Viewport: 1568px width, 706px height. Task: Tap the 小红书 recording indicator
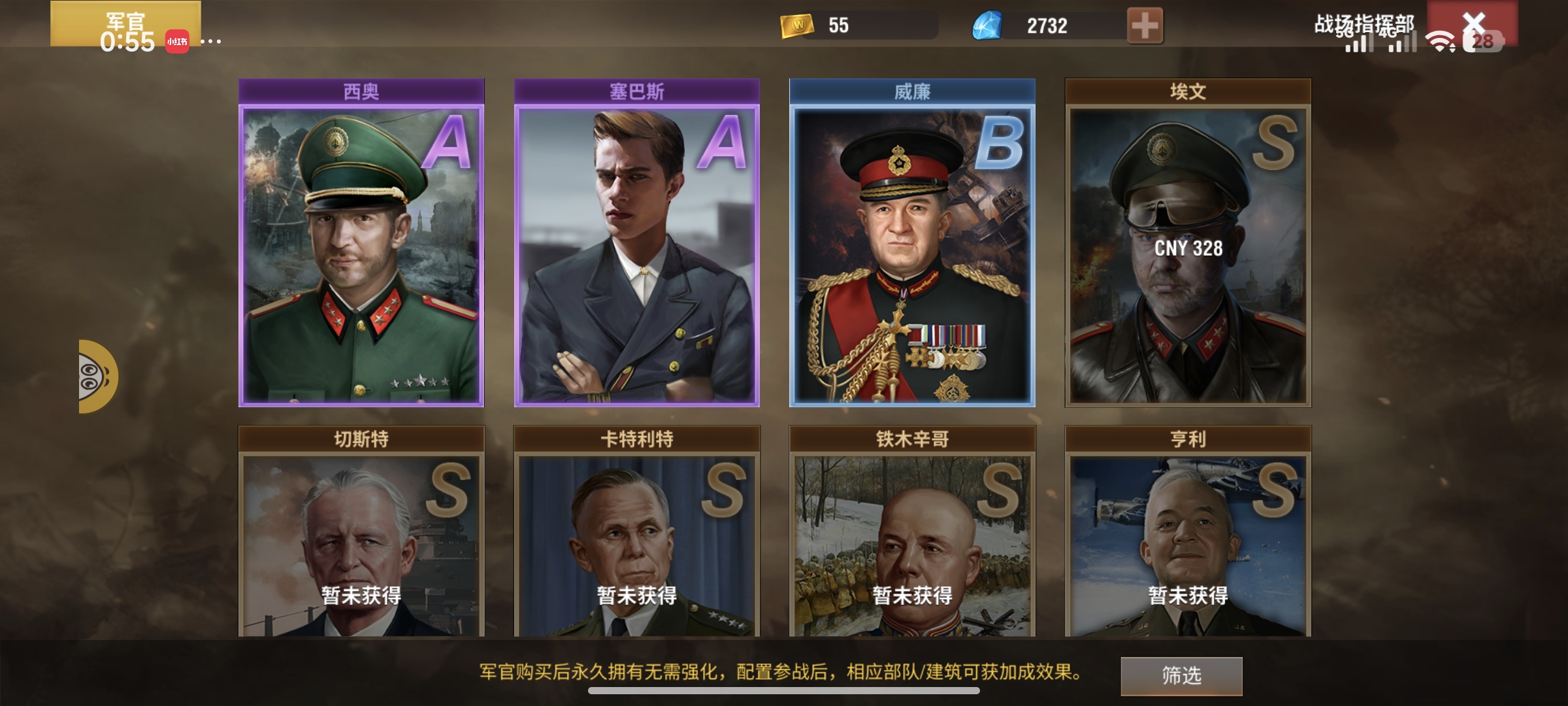tap(177, 41)
